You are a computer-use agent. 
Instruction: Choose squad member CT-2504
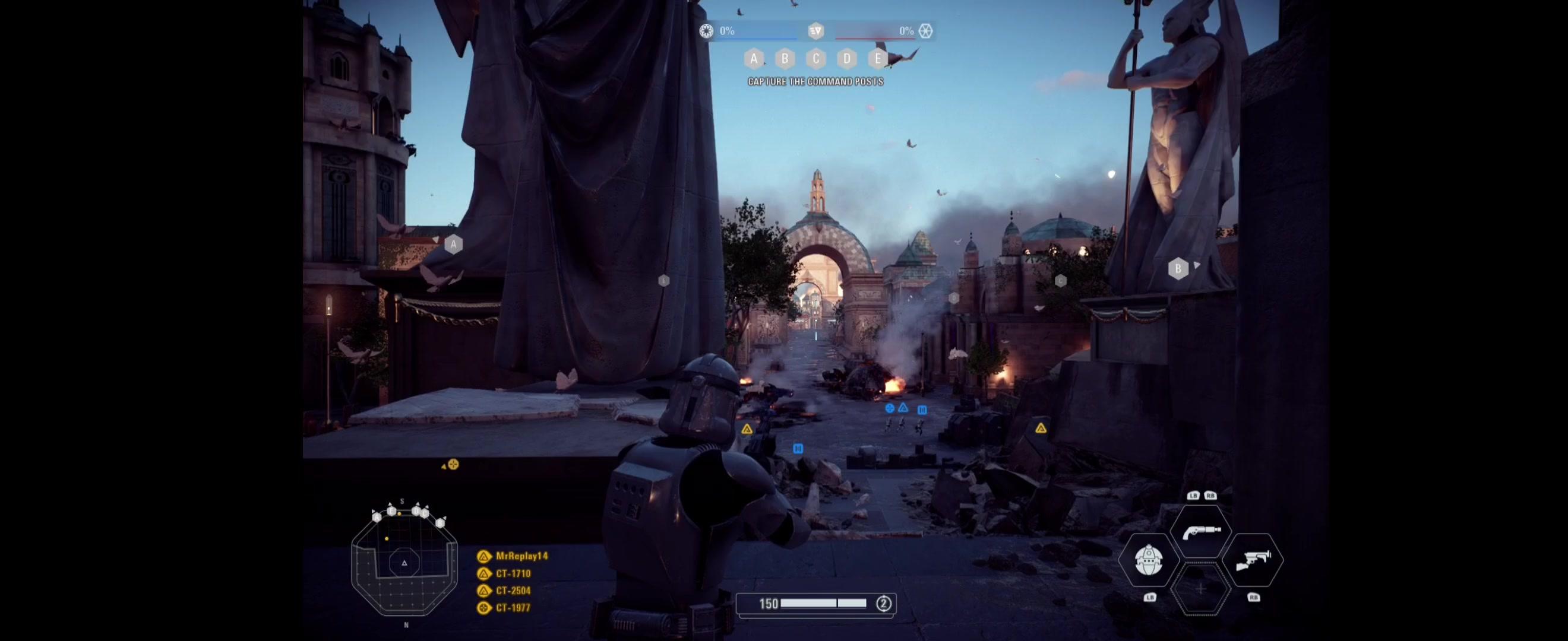(x=513, y=591)
